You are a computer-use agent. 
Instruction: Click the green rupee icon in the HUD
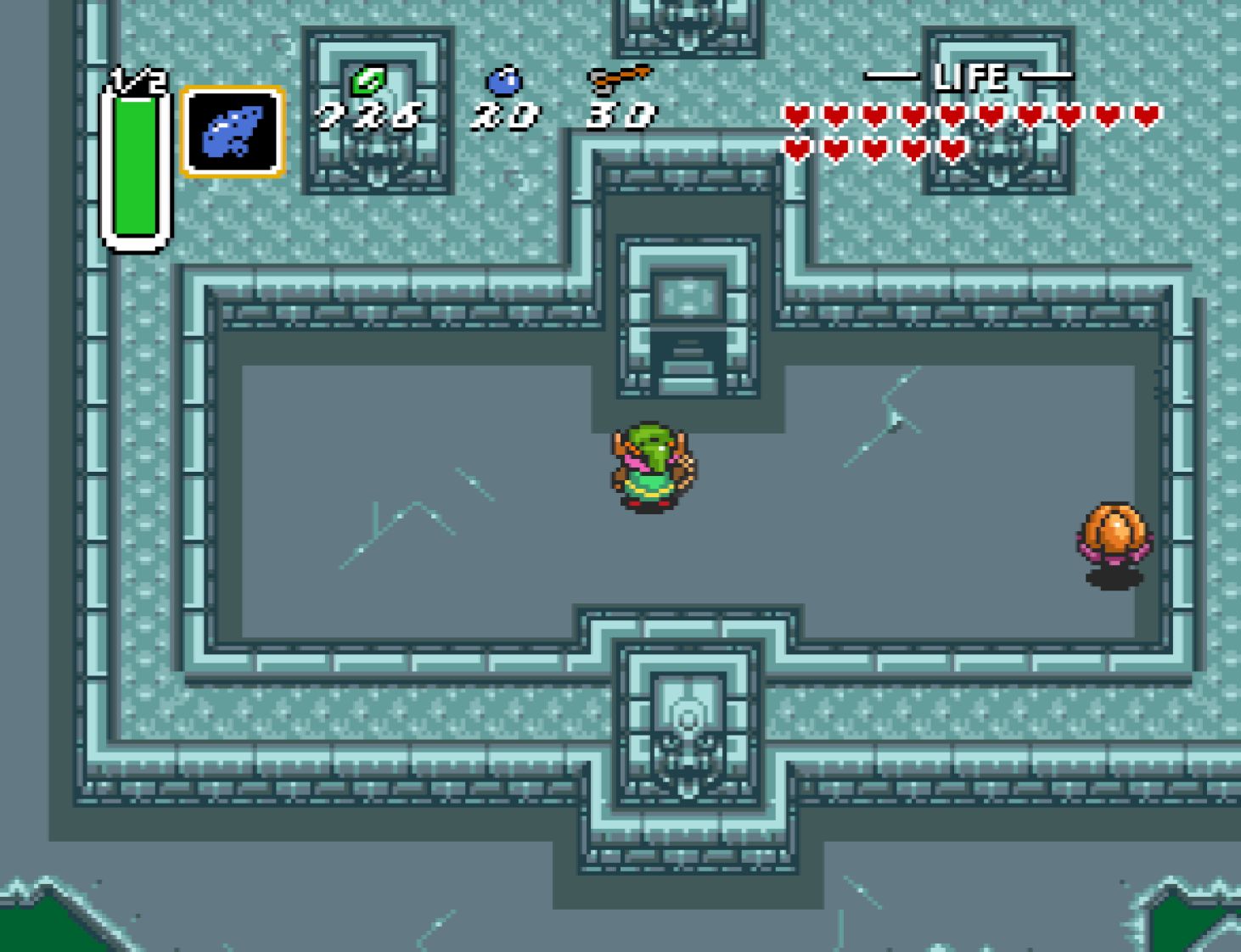click(x=367, y=80)
